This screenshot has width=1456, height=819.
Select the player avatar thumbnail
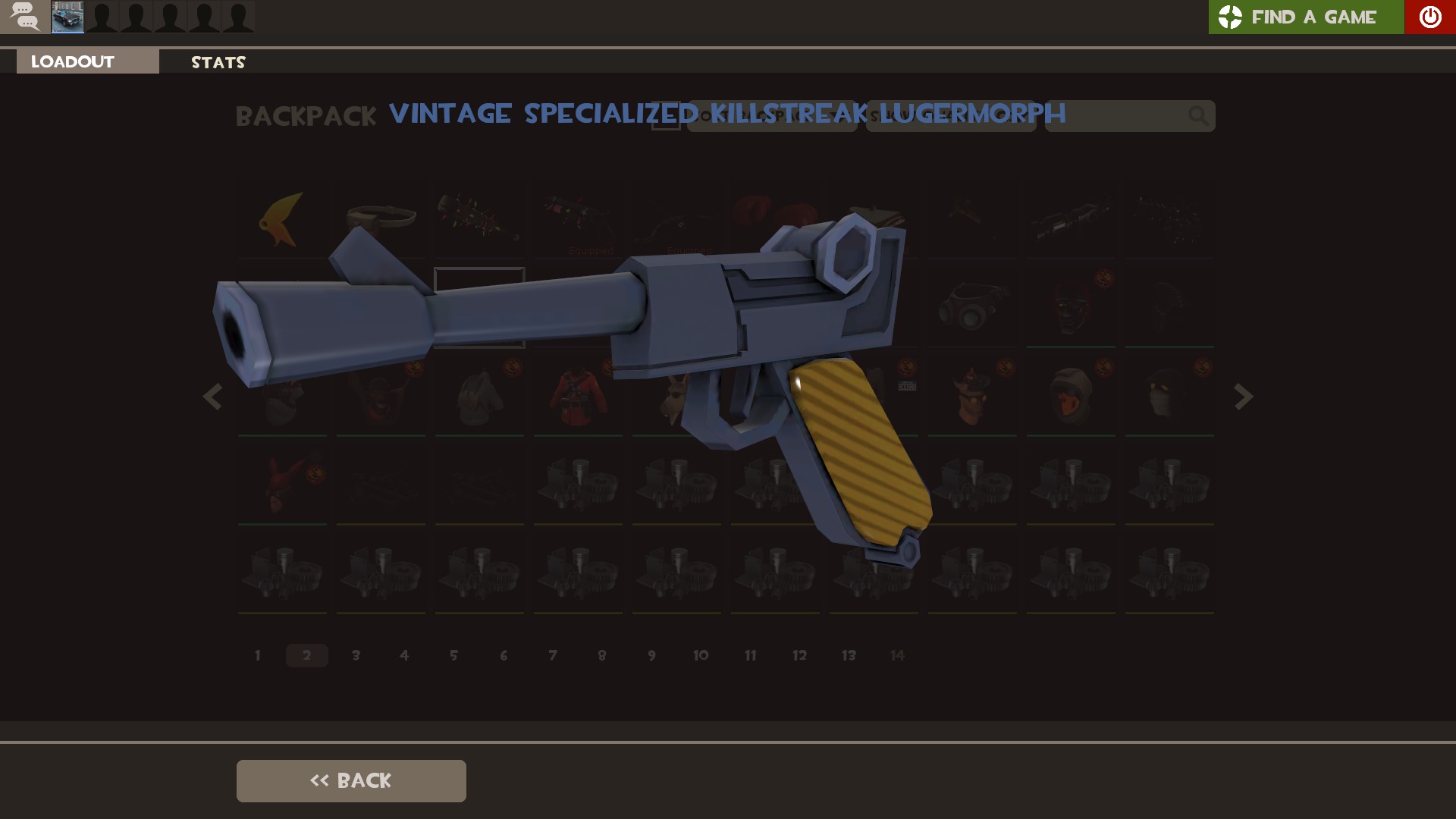[x=67, y=17]
